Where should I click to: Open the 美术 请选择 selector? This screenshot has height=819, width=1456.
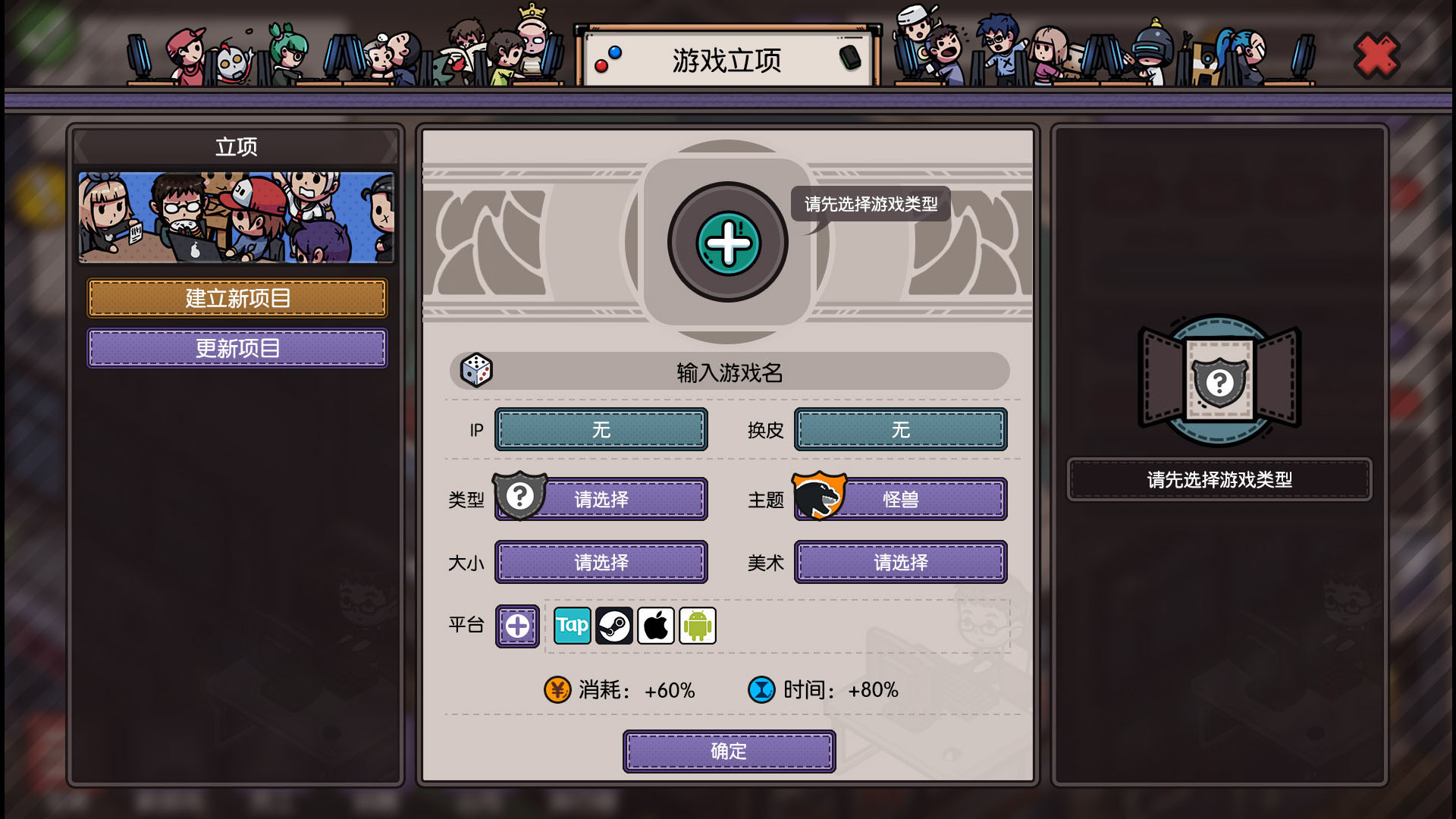[901, 562]
